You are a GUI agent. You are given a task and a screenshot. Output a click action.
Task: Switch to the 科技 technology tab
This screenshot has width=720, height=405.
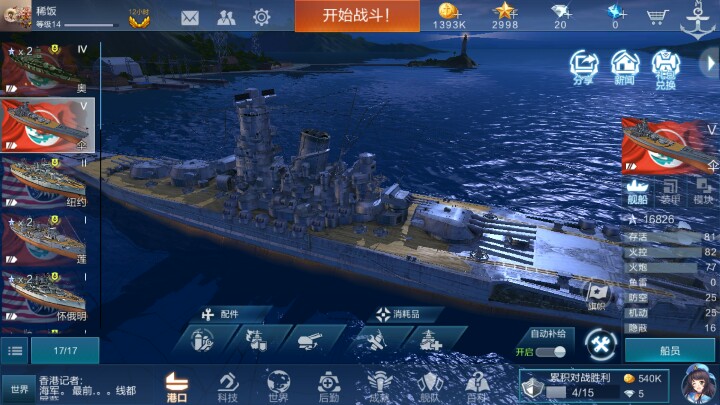[x=227, y=386]
